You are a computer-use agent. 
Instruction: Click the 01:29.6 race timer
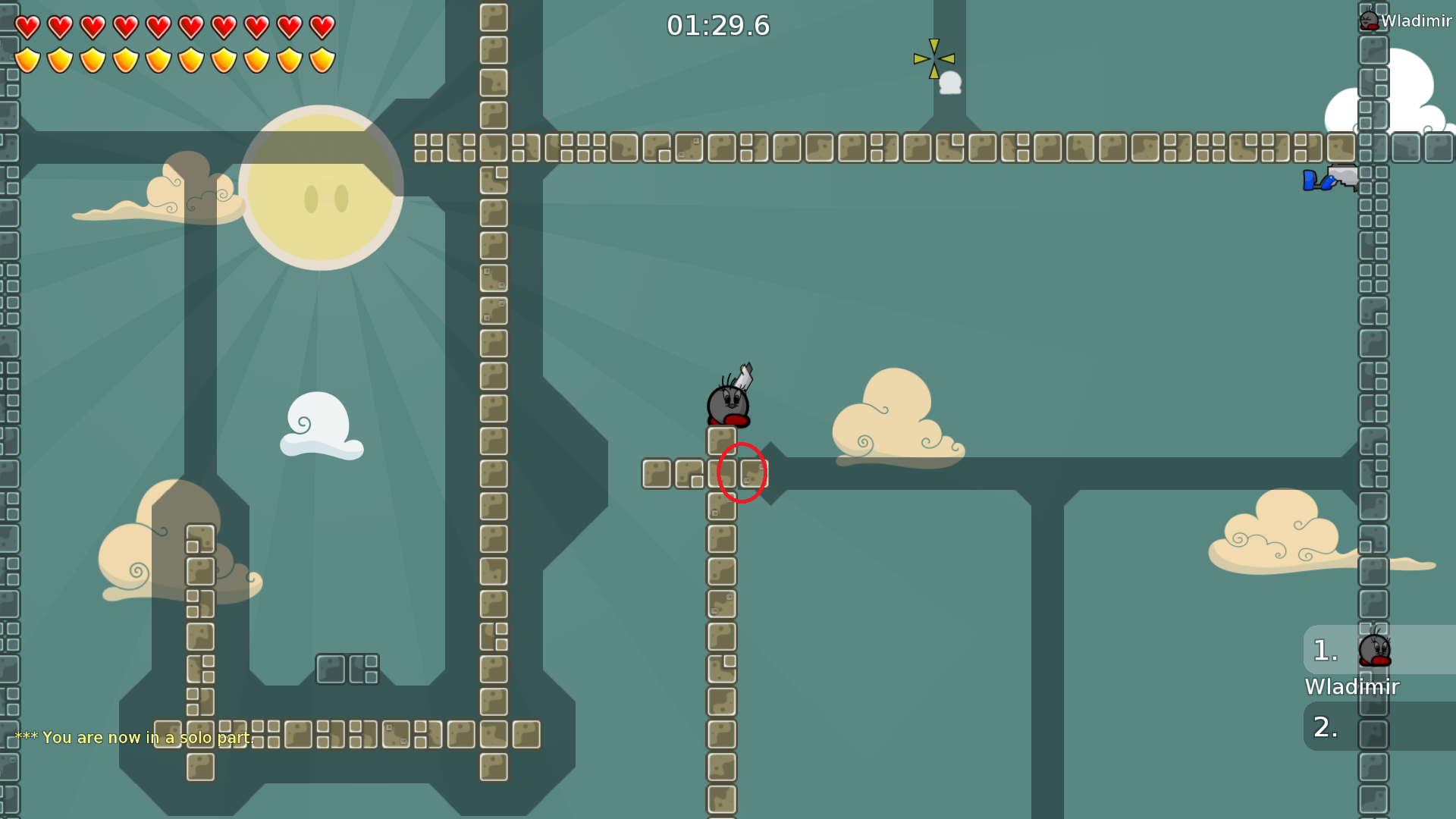pos(717,25)
